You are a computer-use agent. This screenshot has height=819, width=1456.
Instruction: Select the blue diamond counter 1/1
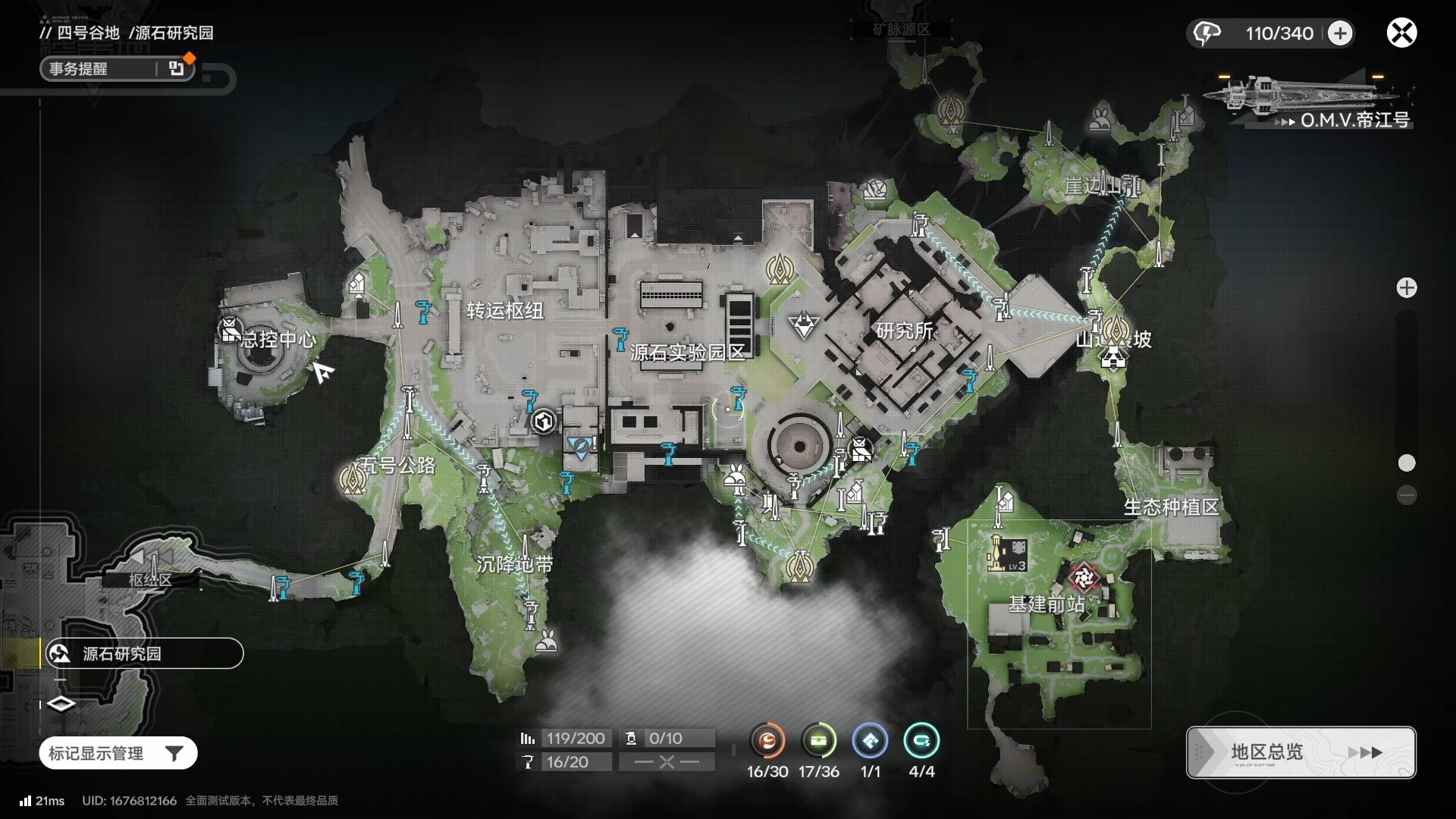coord(871,741)
